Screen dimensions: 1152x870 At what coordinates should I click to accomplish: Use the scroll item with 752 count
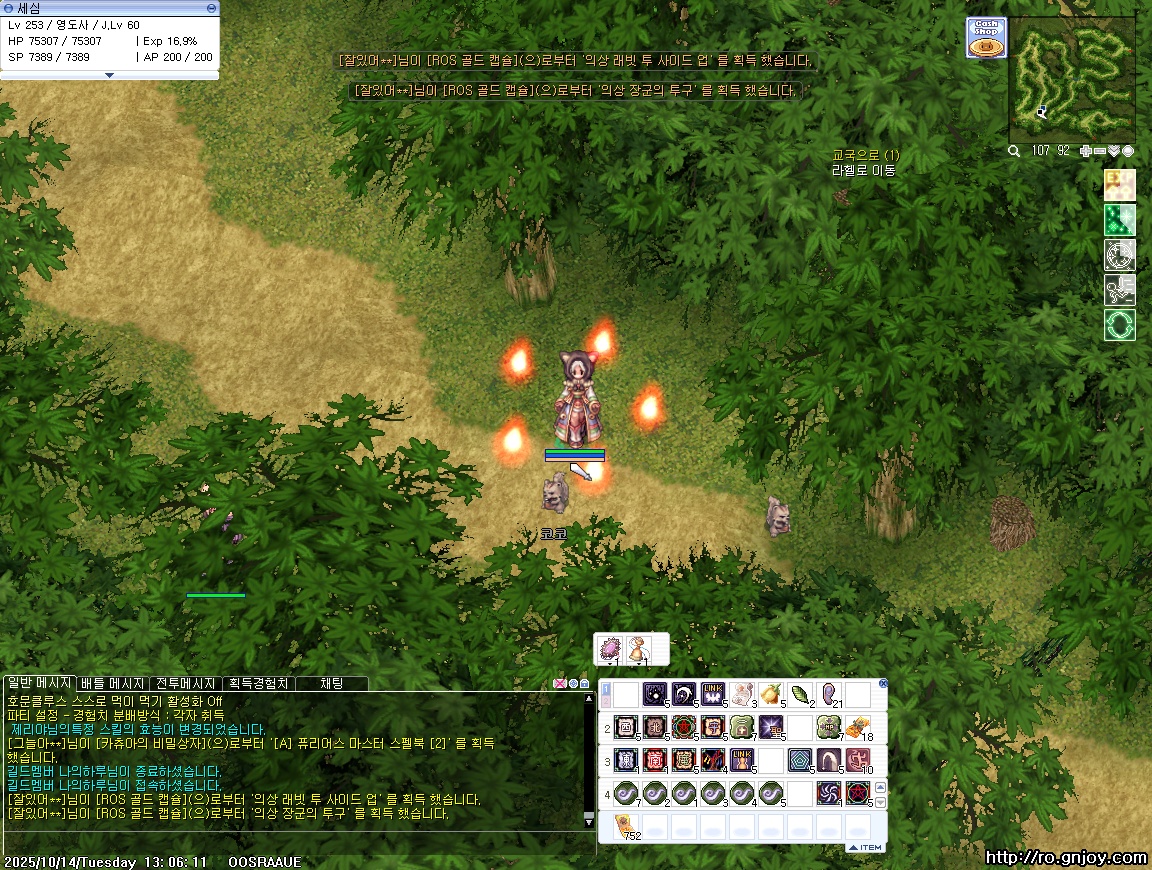[626, 826]
